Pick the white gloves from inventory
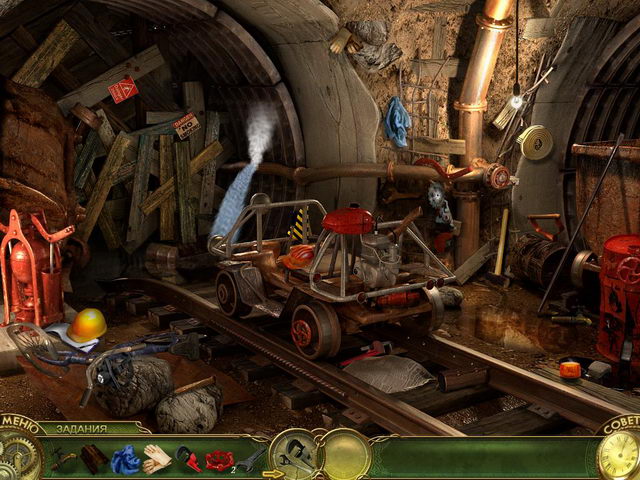 156,459
